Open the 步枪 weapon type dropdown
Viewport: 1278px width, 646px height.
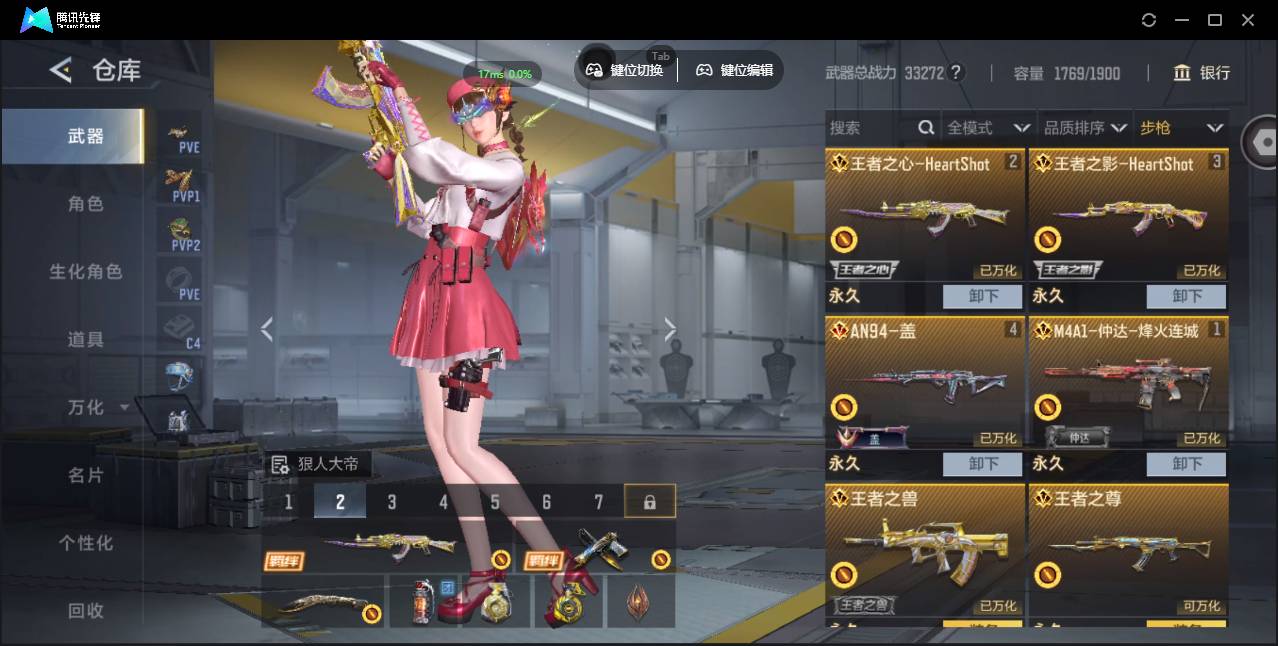(x=1181, y=128)
